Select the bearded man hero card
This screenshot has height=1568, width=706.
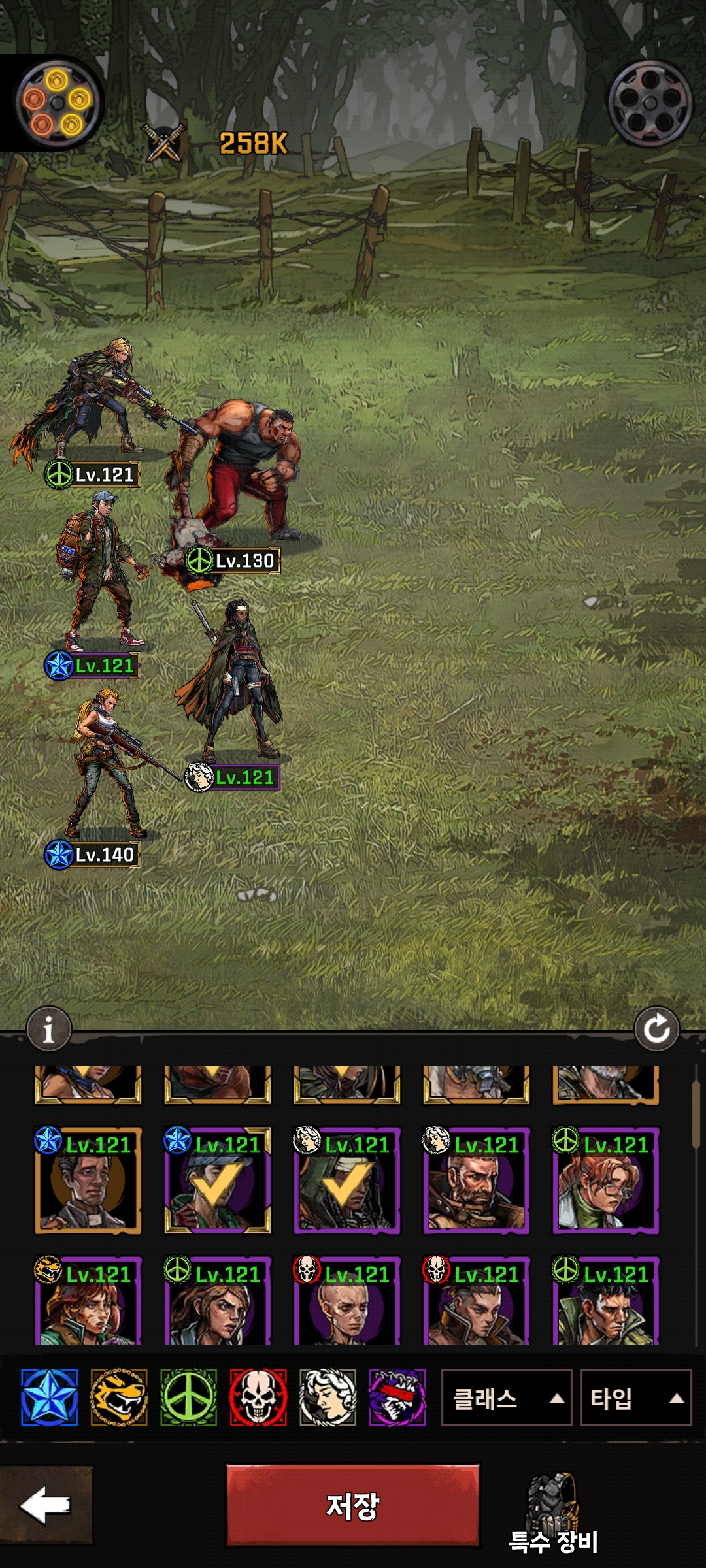[x=476, y=1181]
